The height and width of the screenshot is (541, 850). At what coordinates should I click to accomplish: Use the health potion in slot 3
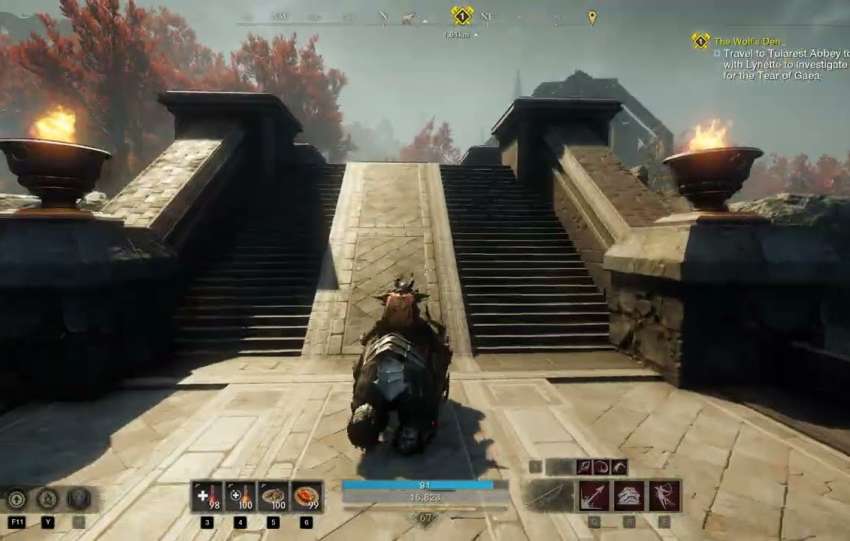point(207,496)
